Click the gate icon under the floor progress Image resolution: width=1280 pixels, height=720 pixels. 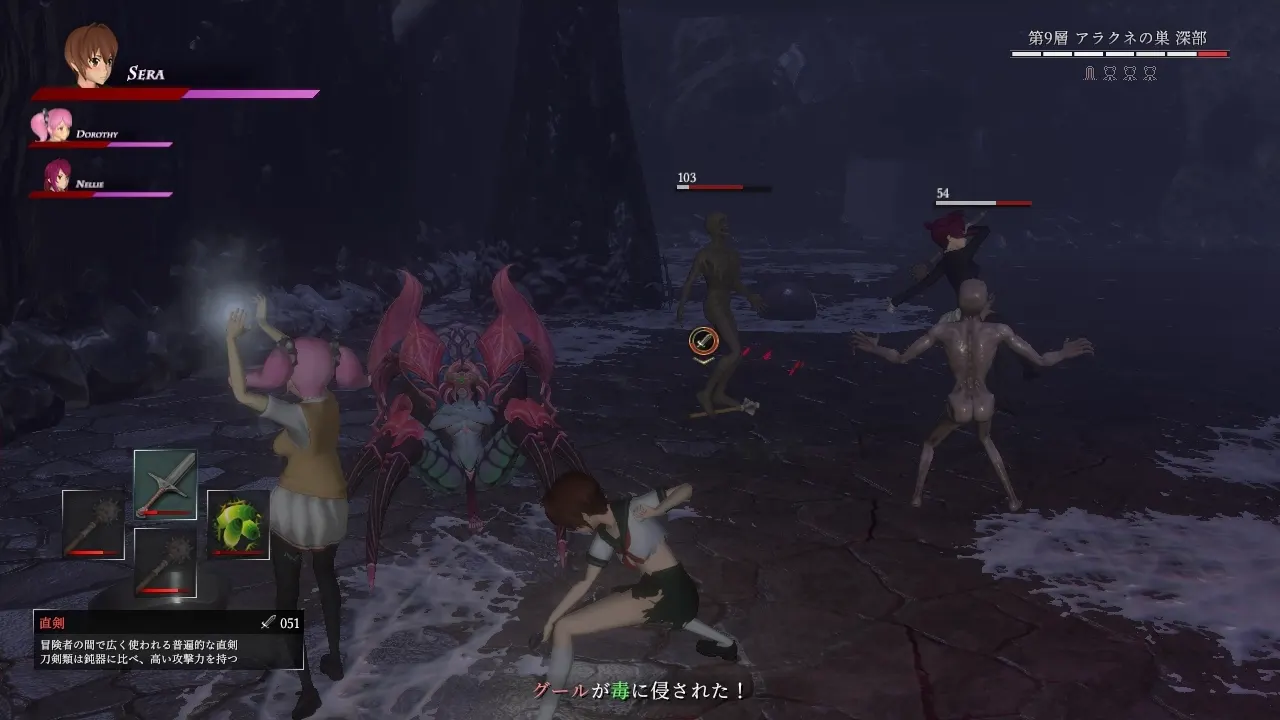(1090, 74)
